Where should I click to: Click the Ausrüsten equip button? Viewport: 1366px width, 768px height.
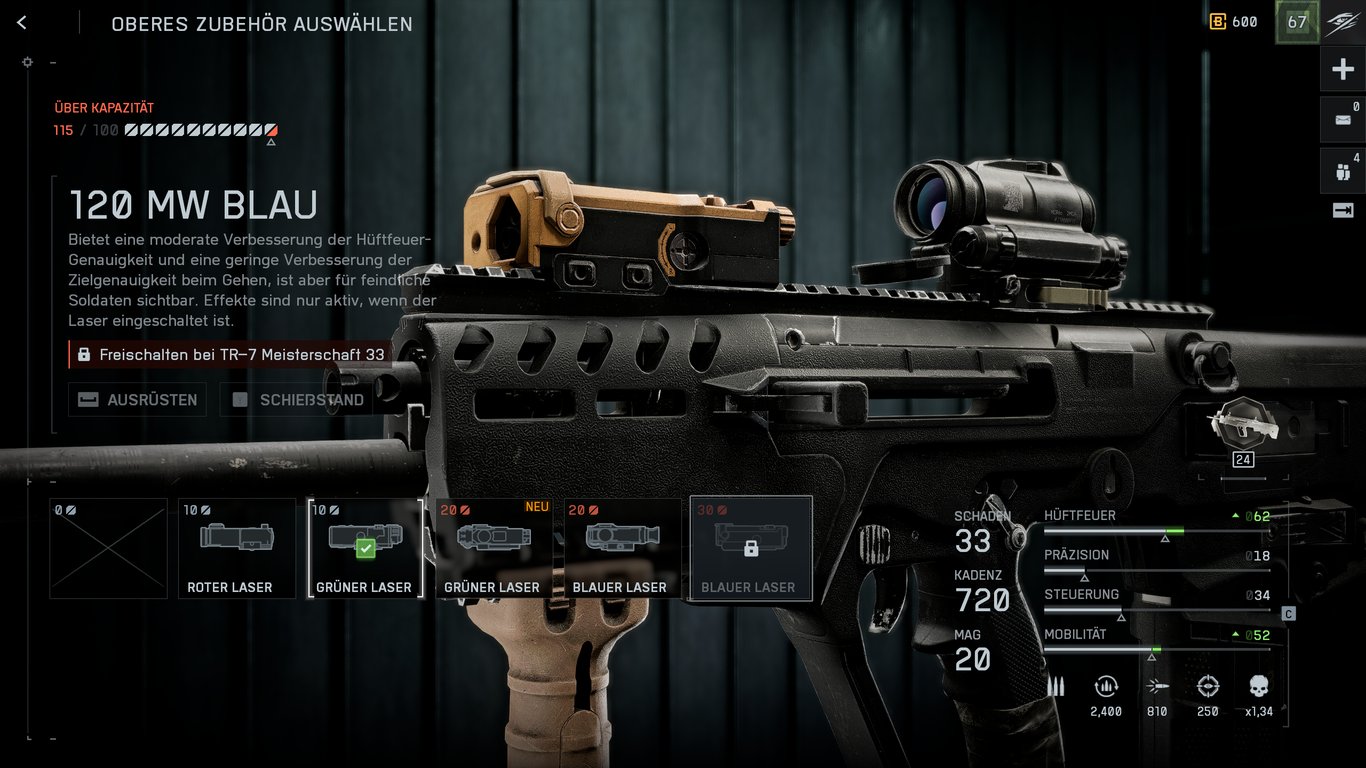pyautogui.click(x=137, y=399)
